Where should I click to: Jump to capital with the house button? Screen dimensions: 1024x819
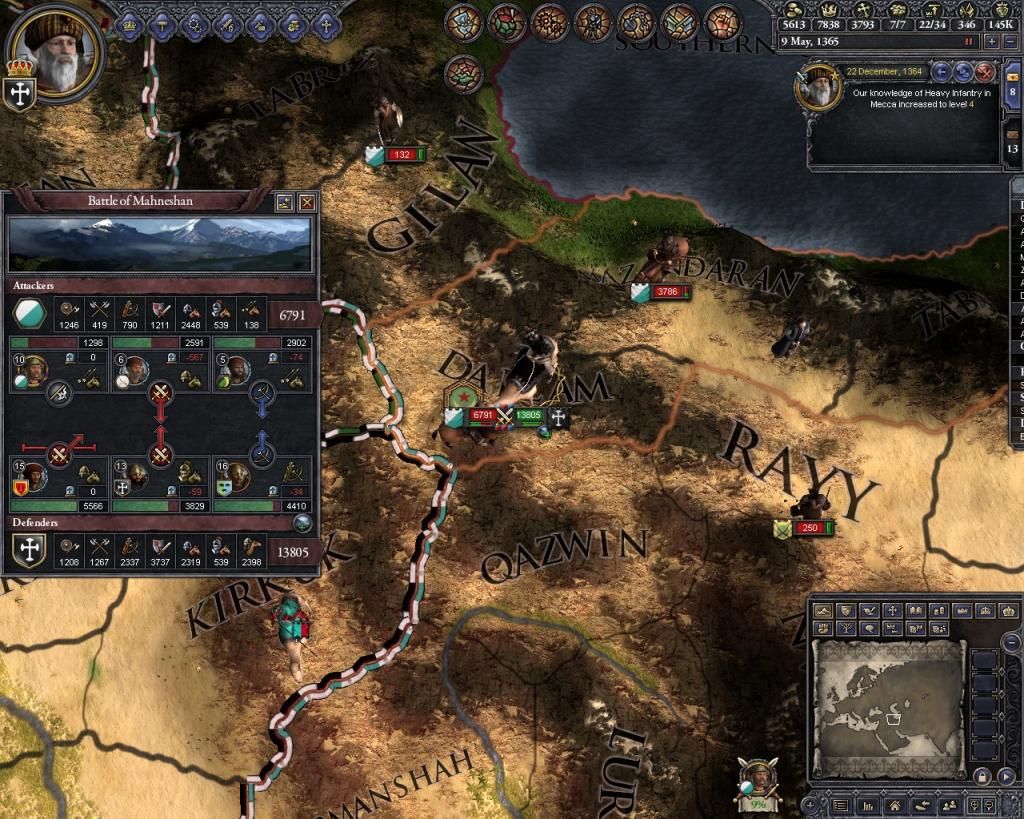893,804
